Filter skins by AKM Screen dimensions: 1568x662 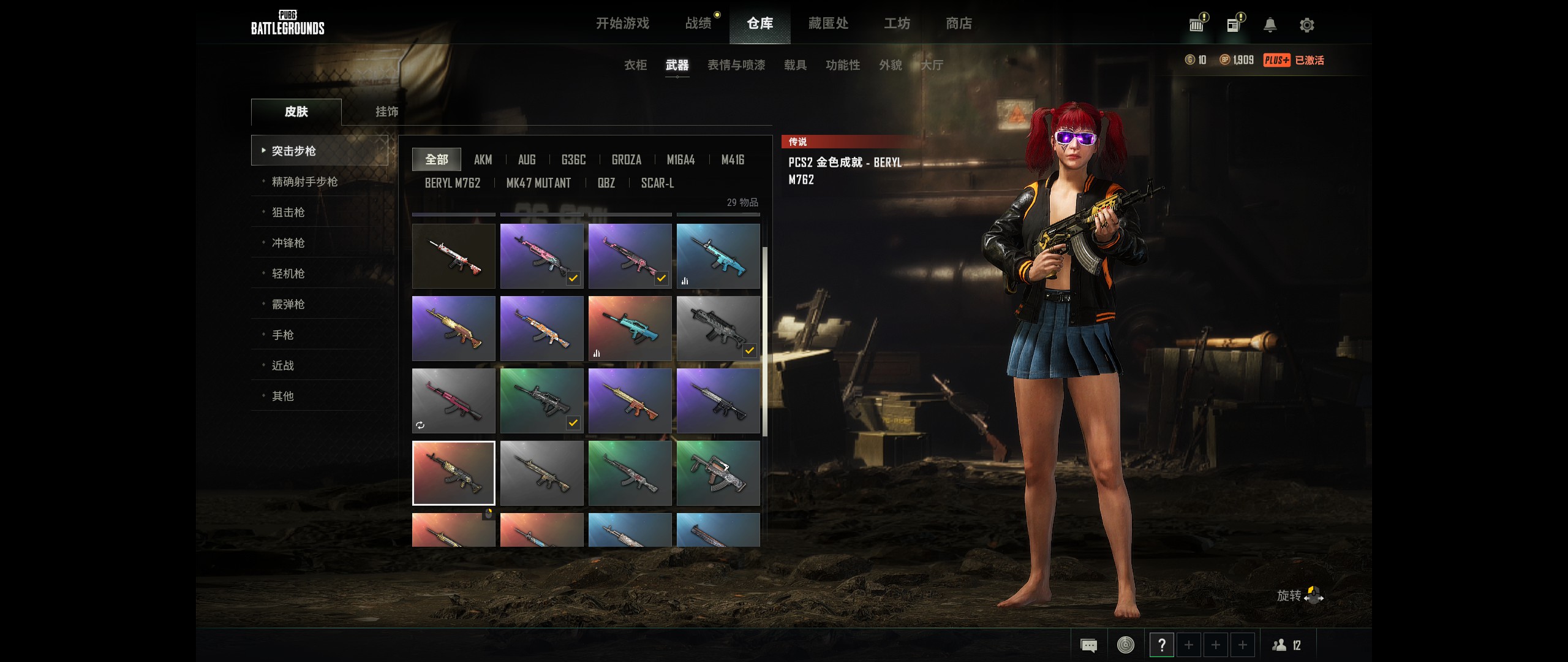point(483,160)
